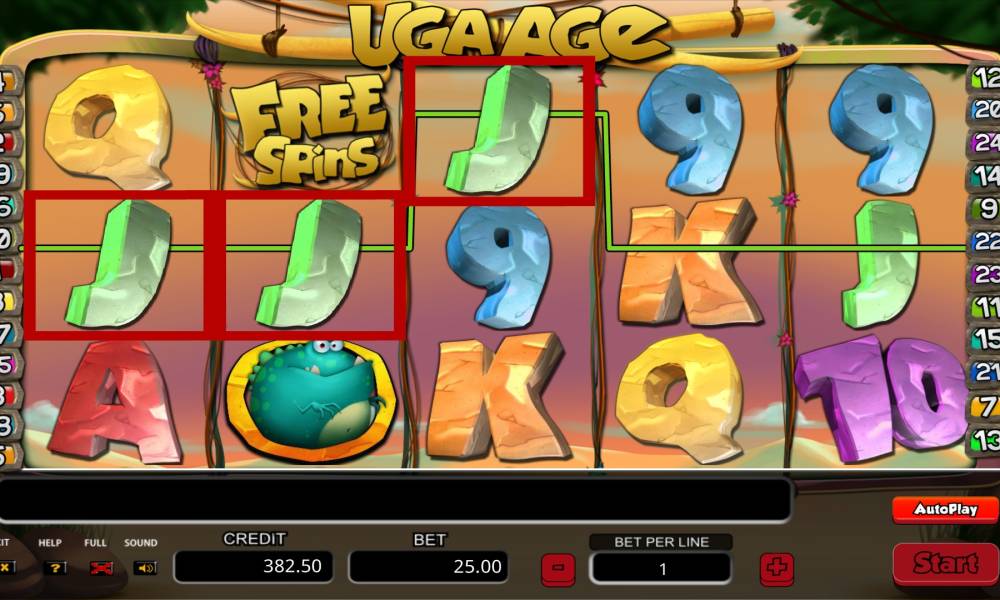
Task: Spin the reels with the Start button
Action: 945,564
